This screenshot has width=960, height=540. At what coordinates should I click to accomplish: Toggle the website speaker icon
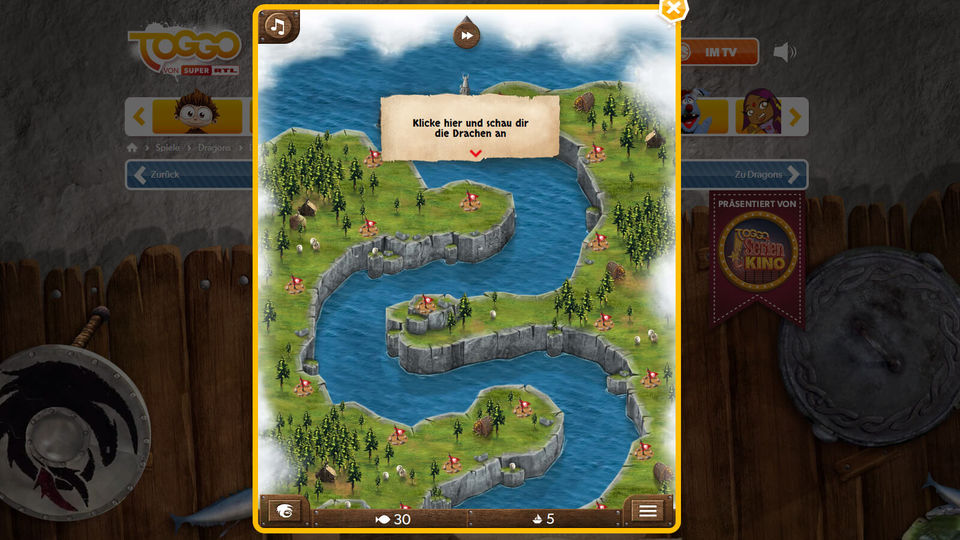(x=786, y=52)
